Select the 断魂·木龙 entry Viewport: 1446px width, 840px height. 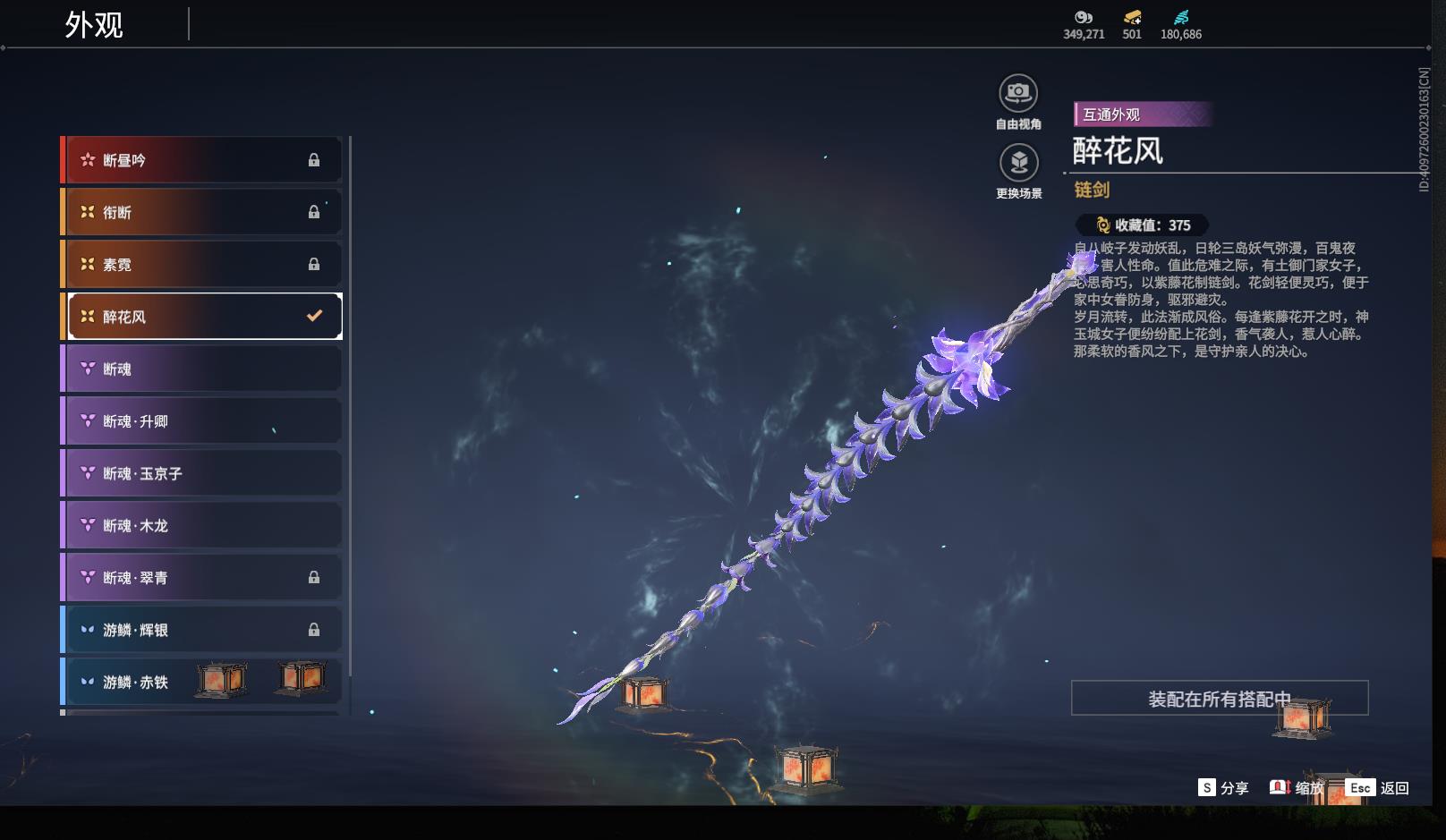(x=202, y=525)
